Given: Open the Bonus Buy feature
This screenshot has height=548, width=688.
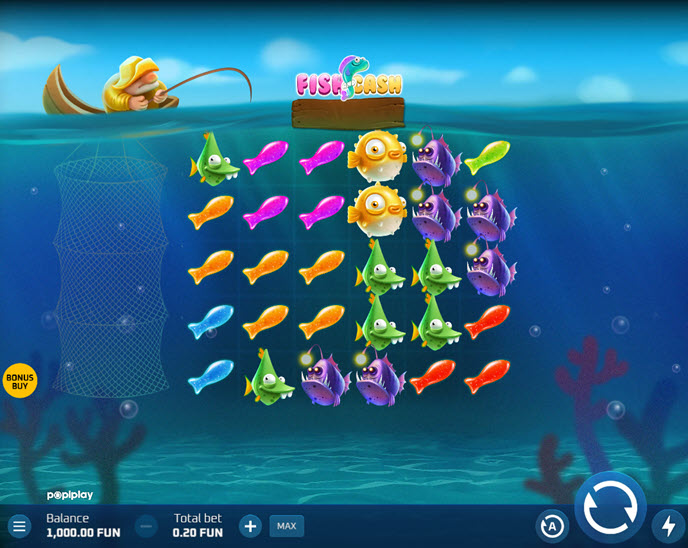Looking at the screenshot, I should point(19,380).
